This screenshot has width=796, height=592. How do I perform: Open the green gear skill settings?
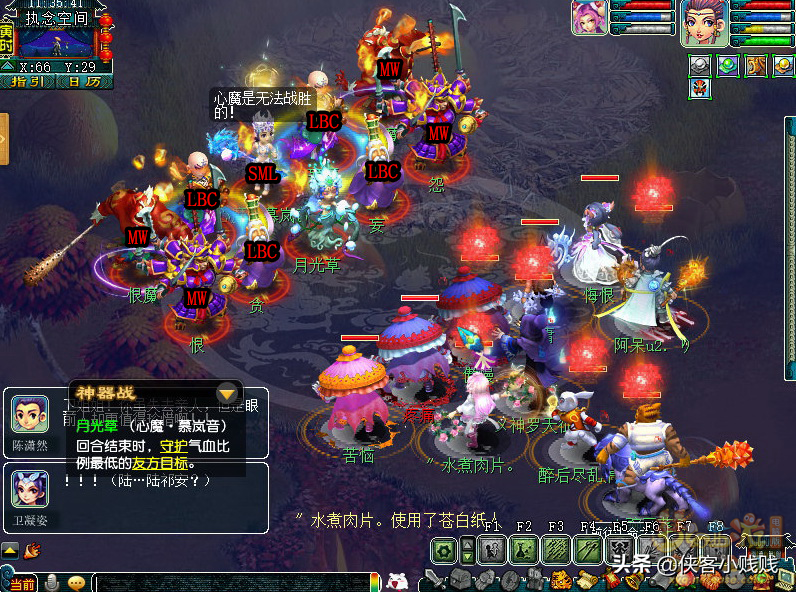[x=443, y=549]
